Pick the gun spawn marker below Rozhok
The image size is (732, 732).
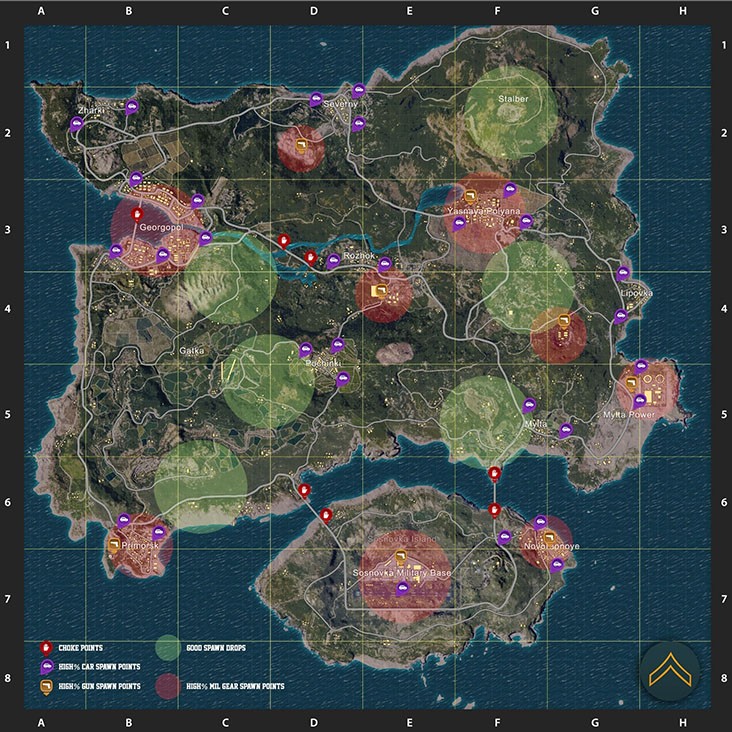[379, 290]
